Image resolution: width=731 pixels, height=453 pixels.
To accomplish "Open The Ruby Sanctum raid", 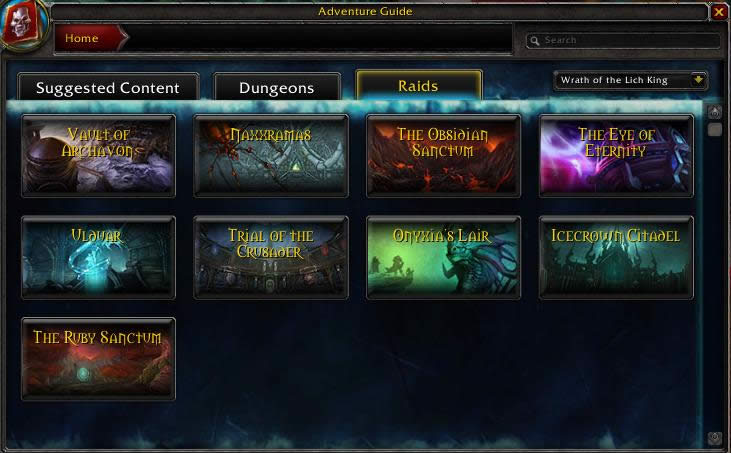I will click(98, 359).
